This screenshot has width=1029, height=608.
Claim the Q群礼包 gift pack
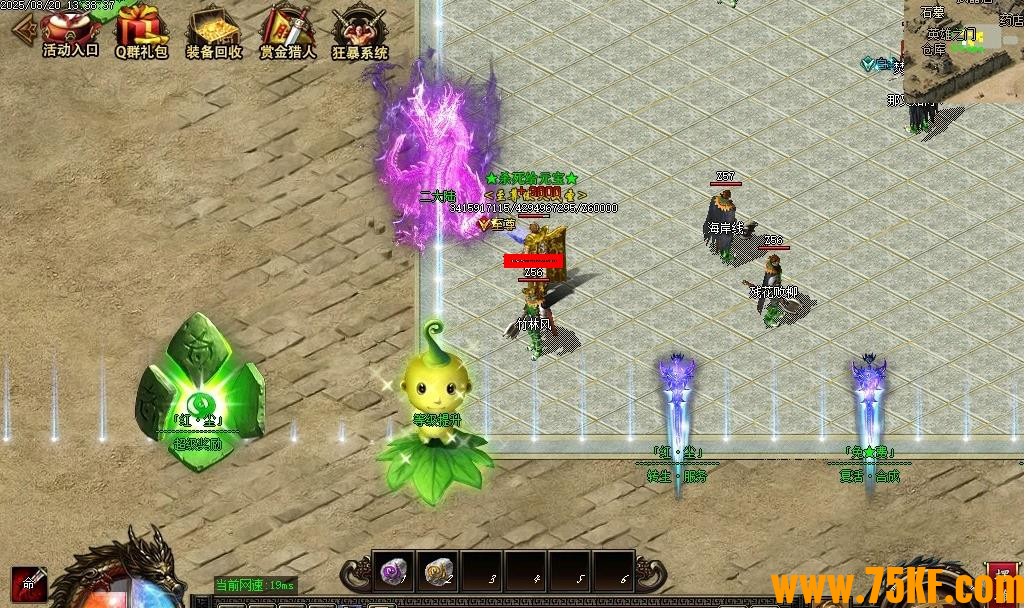pyautogui.click(x=142, y=31)
